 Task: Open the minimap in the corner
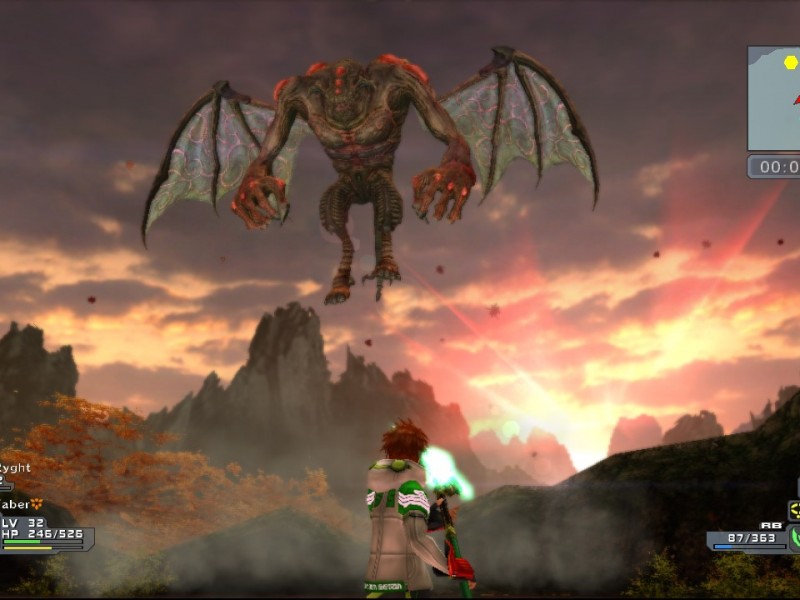point(775,98)
